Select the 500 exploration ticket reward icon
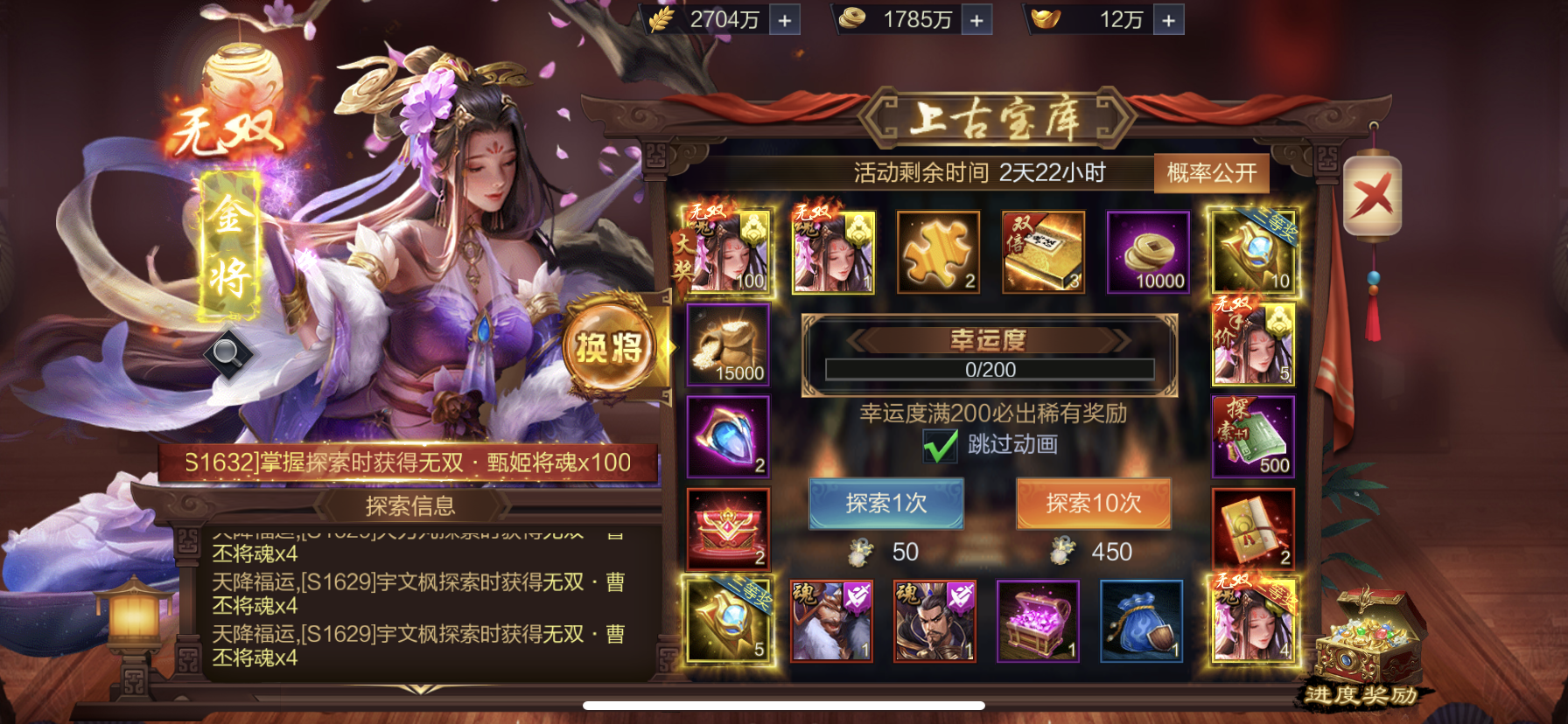1568x724 pixels. 1253,435
